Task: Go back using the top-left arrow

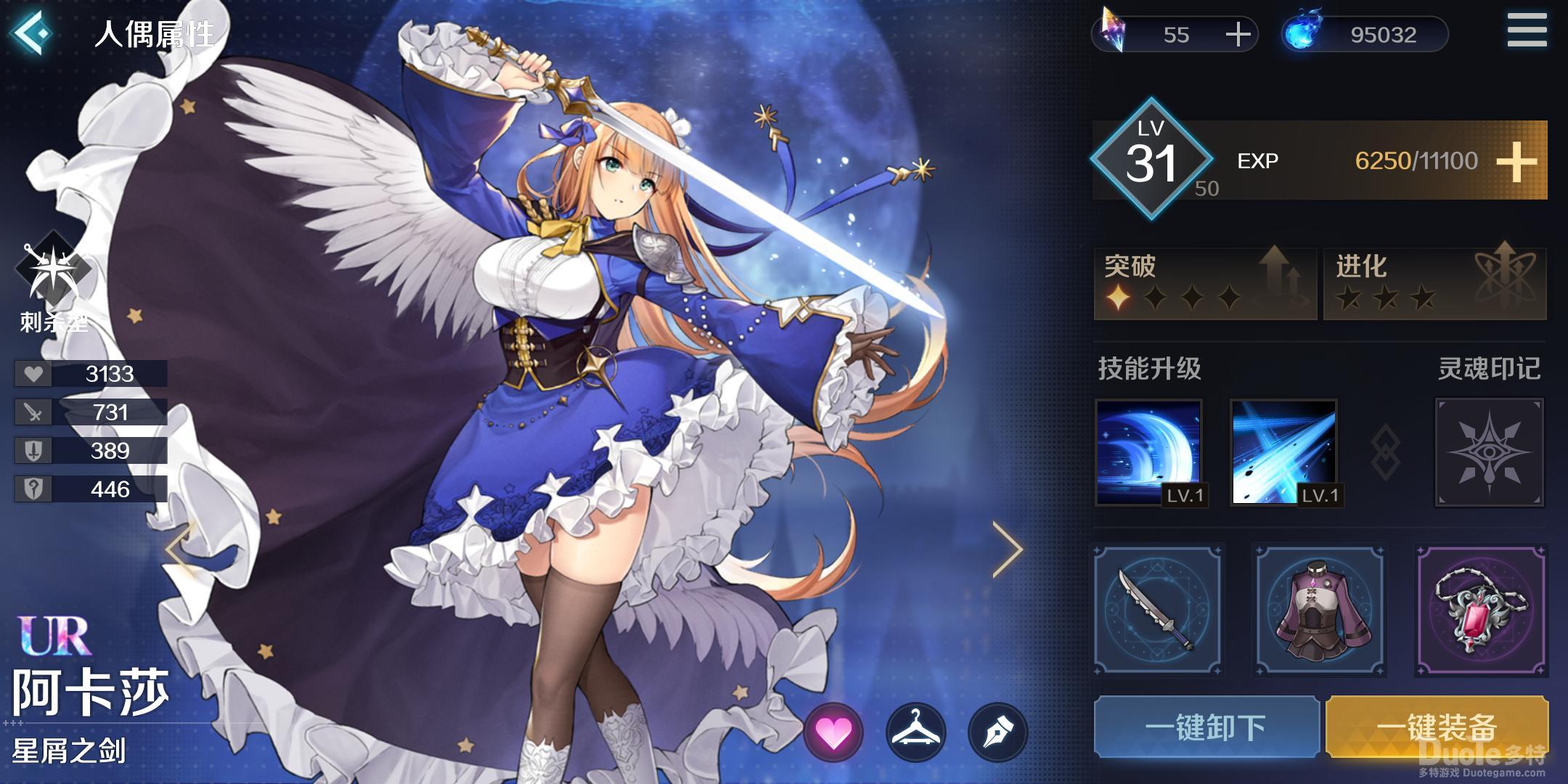Action: click(x=33, y=33)
